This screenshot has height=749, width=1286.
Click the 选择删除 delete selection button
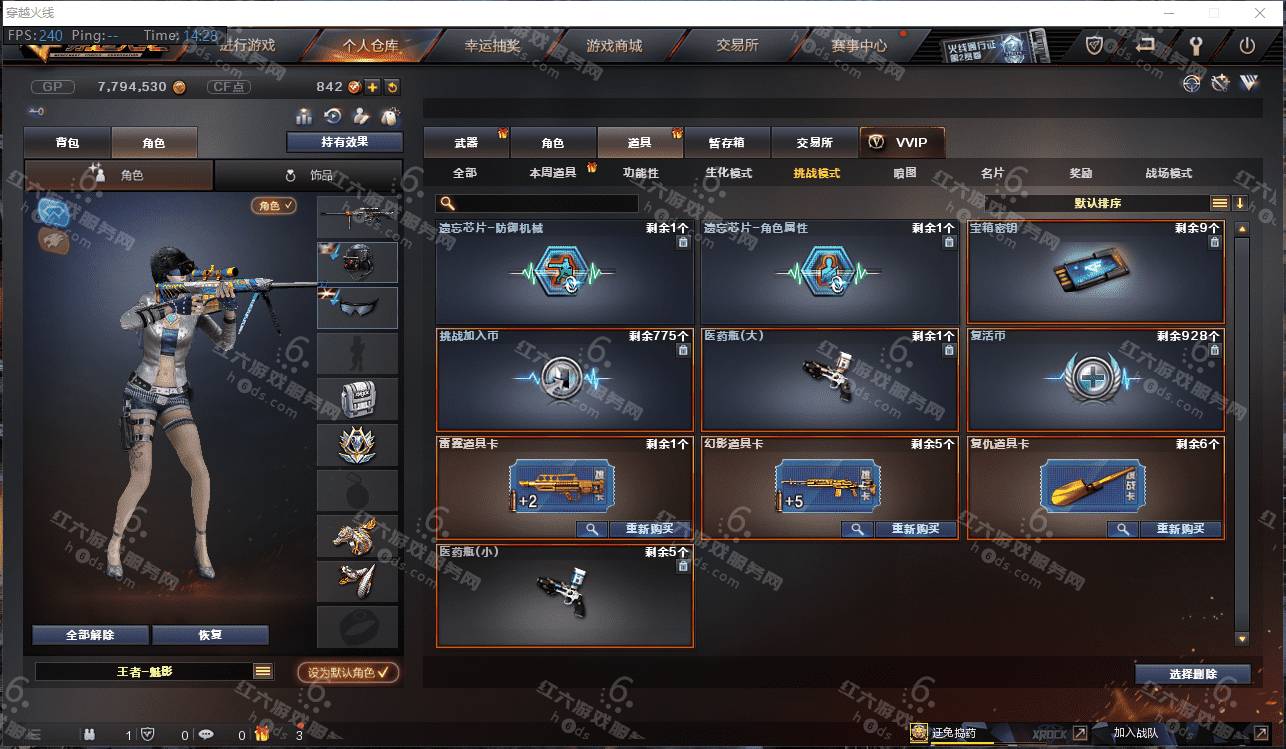(1192, 674)
